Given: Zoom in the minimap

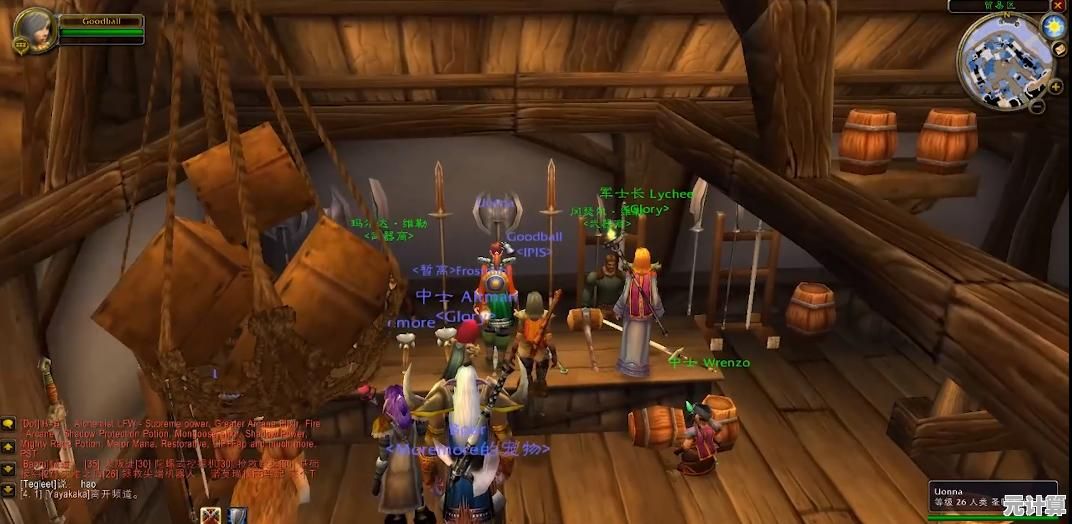Looking at the screenshot, I should (1055, 86).
